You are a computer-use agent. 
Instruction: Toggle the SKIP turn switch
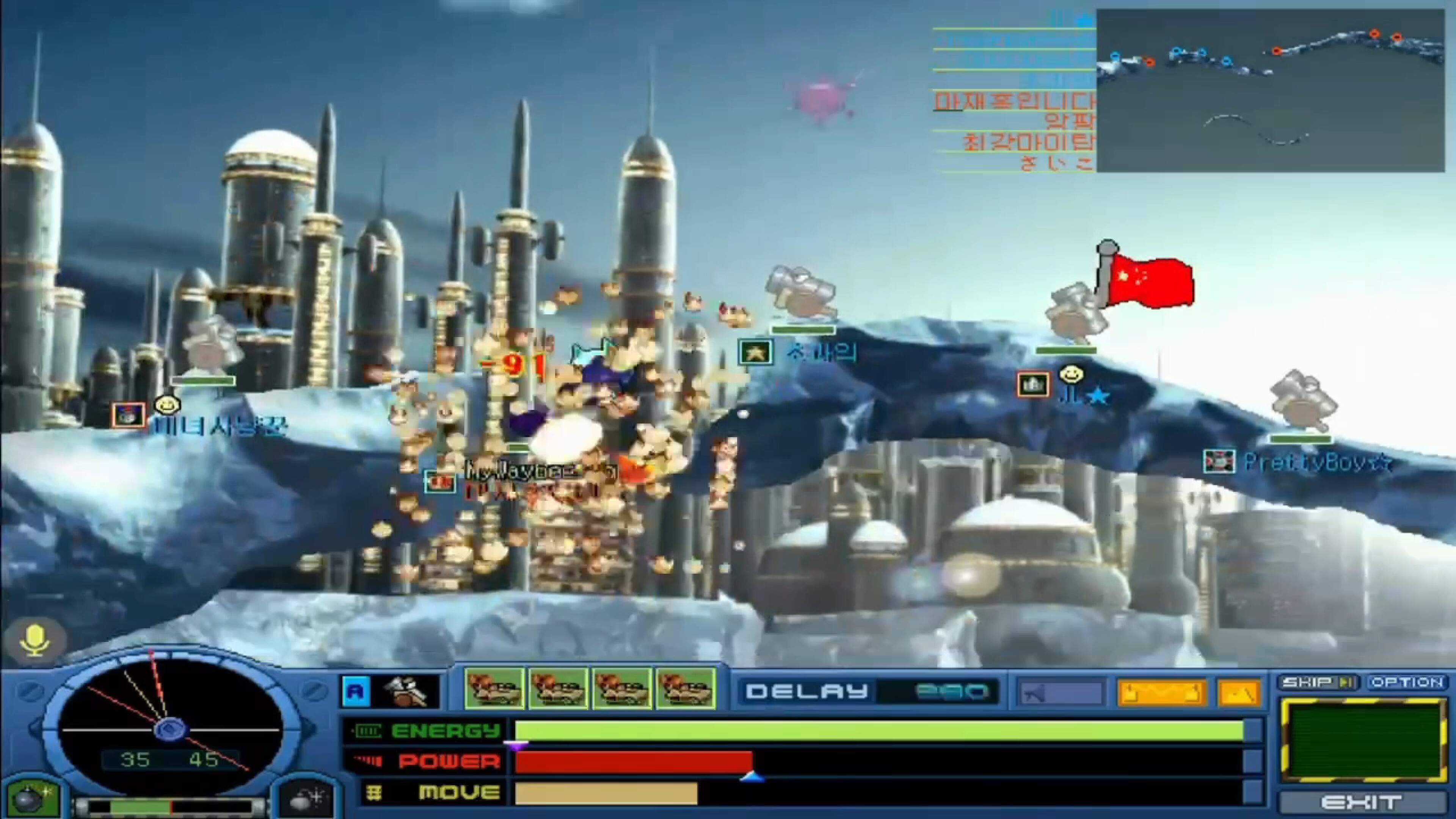click(1317, 682)
